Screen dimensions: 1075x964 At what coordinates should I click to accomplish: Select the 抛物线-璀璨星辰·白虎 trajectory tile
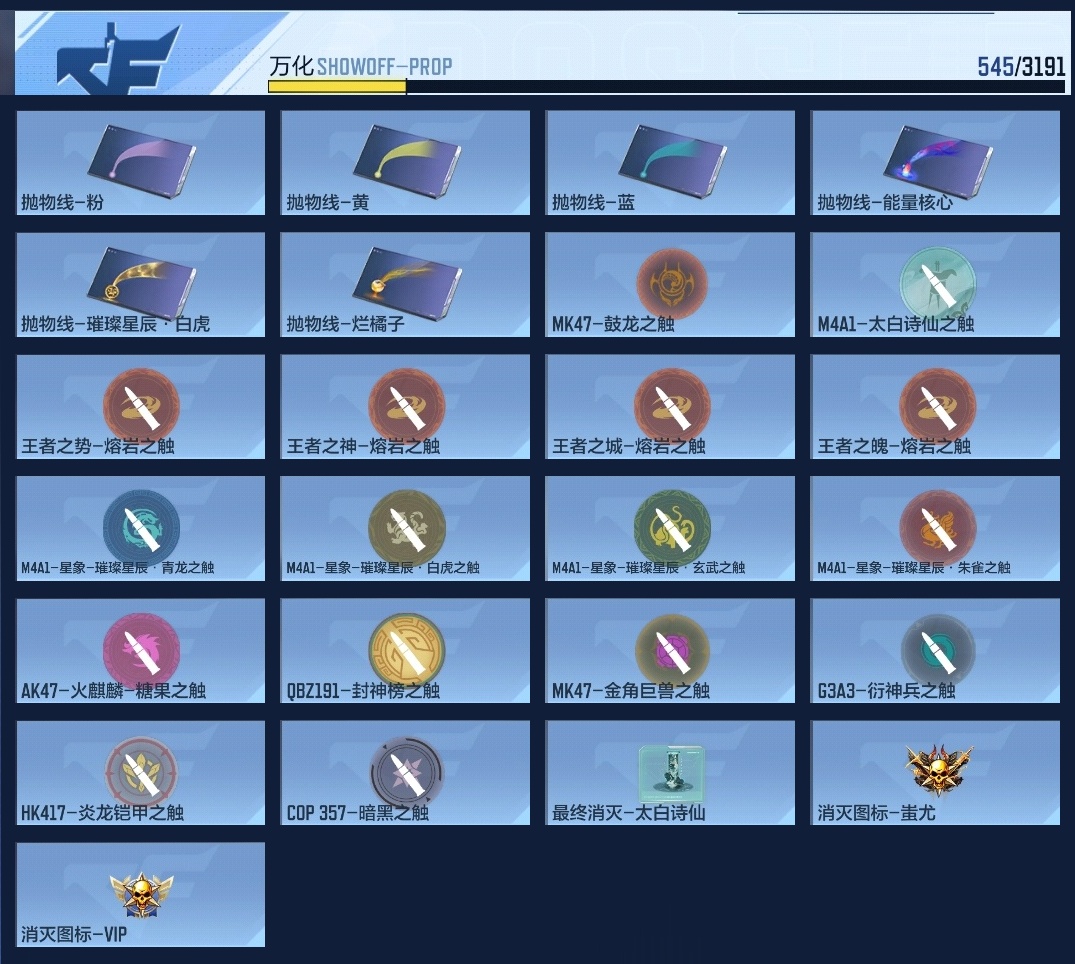tap(141, 284)
